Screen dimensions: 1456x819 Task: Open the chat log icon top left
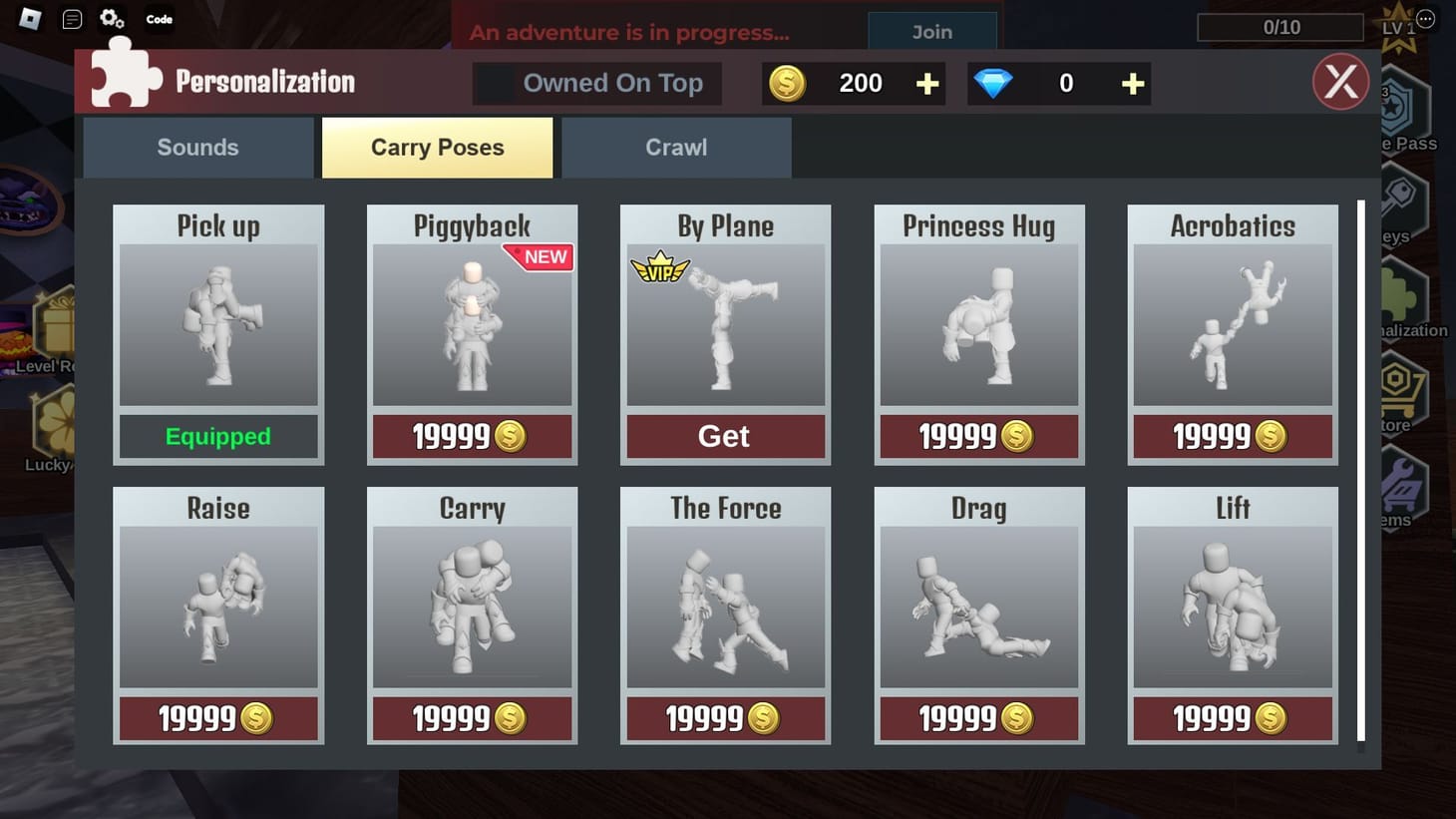(x=70, y=17)
